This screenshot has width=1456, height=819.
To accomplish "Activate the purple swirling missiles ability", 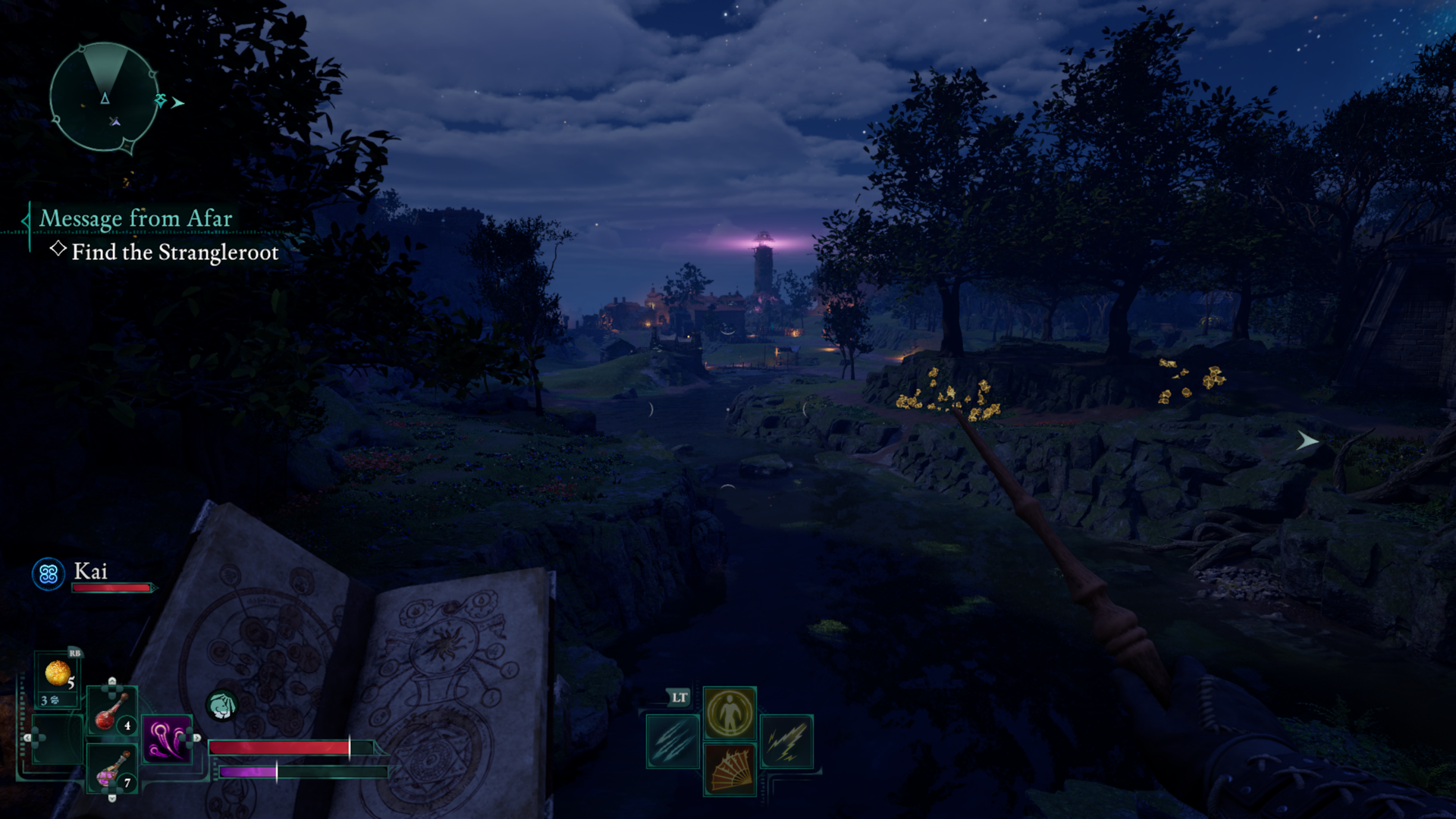I will tap(166, 739).
